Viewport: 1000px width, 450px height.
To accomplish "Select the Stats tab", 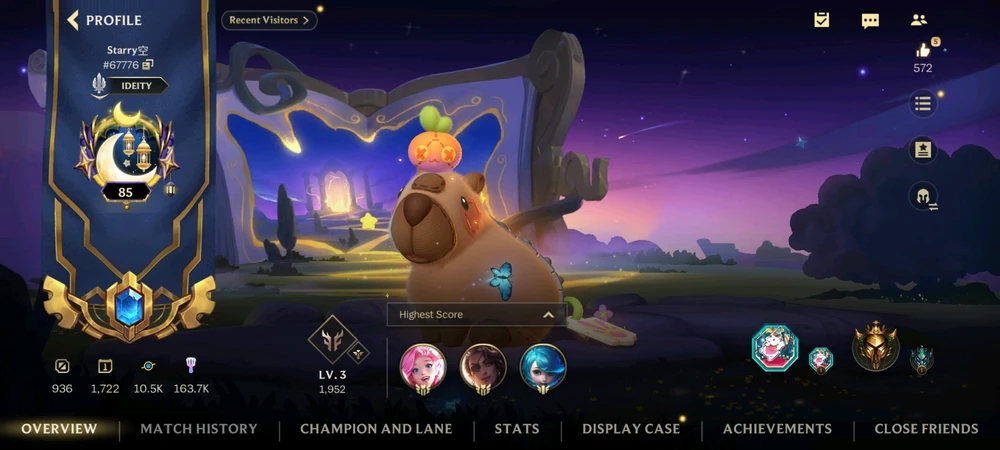I will [x=517, y=429].
